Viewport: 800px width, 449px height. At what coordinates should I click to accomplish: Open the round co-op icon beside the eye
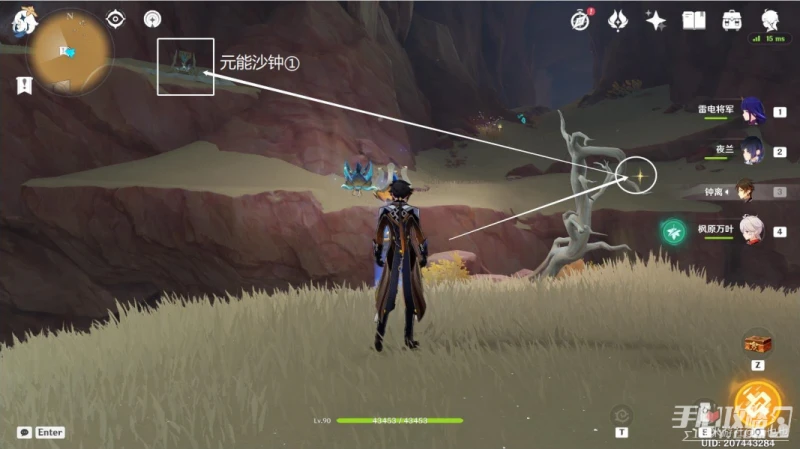(x=152, y=19)
